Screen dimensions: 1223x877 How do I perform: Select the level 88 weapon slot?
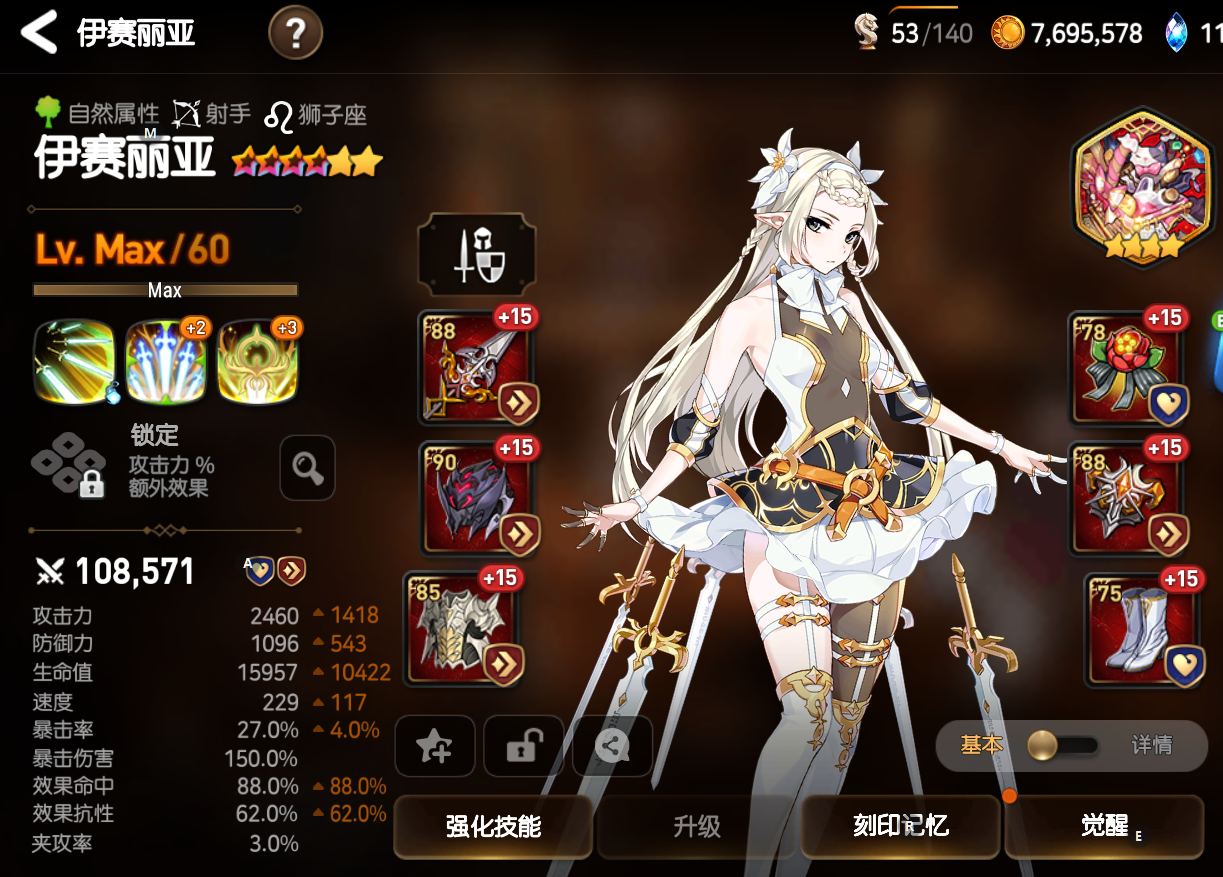click(478, 367)
